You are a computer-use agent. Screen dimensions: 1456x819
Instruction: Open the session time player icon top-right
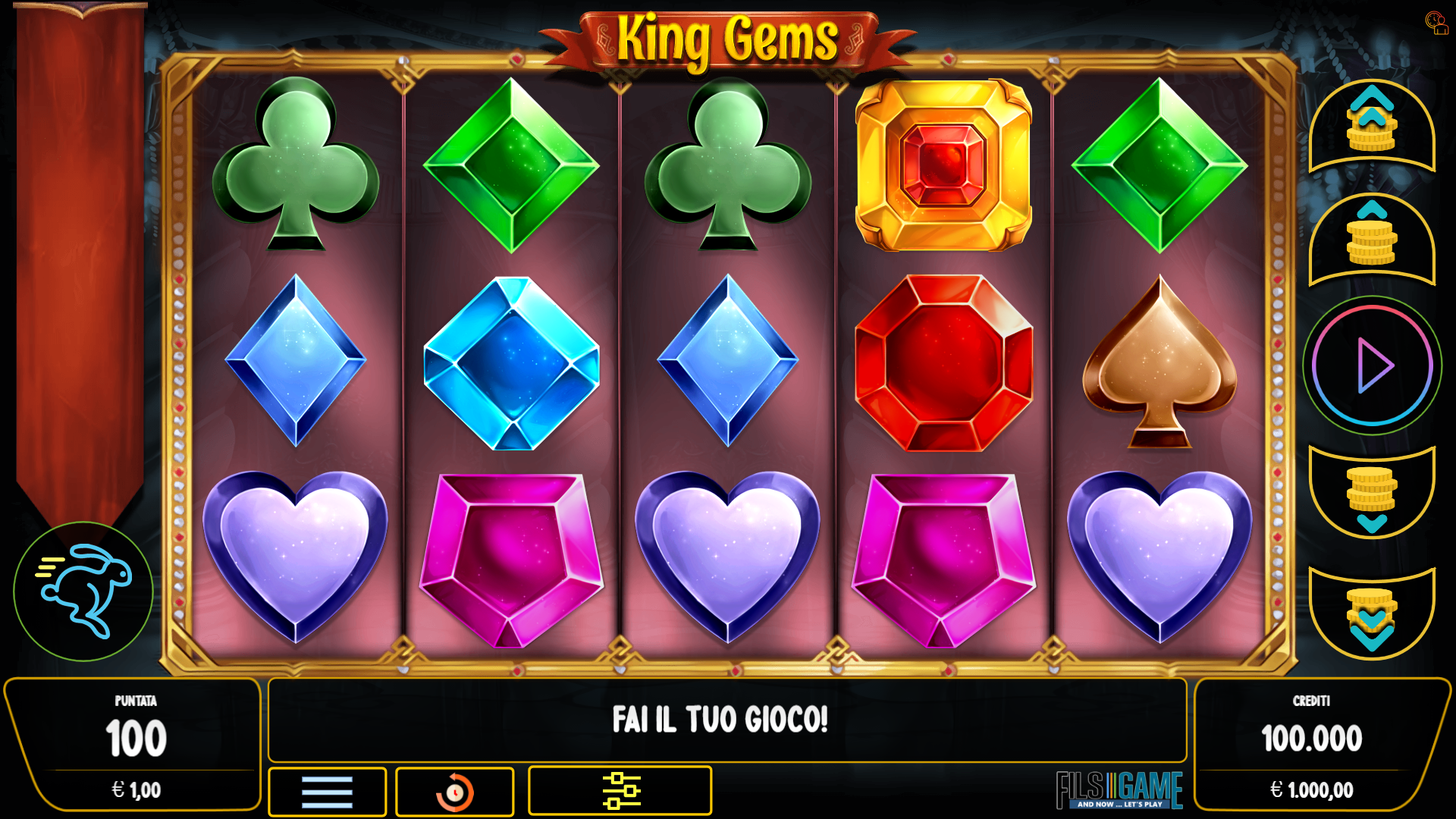coord(1437,23)
